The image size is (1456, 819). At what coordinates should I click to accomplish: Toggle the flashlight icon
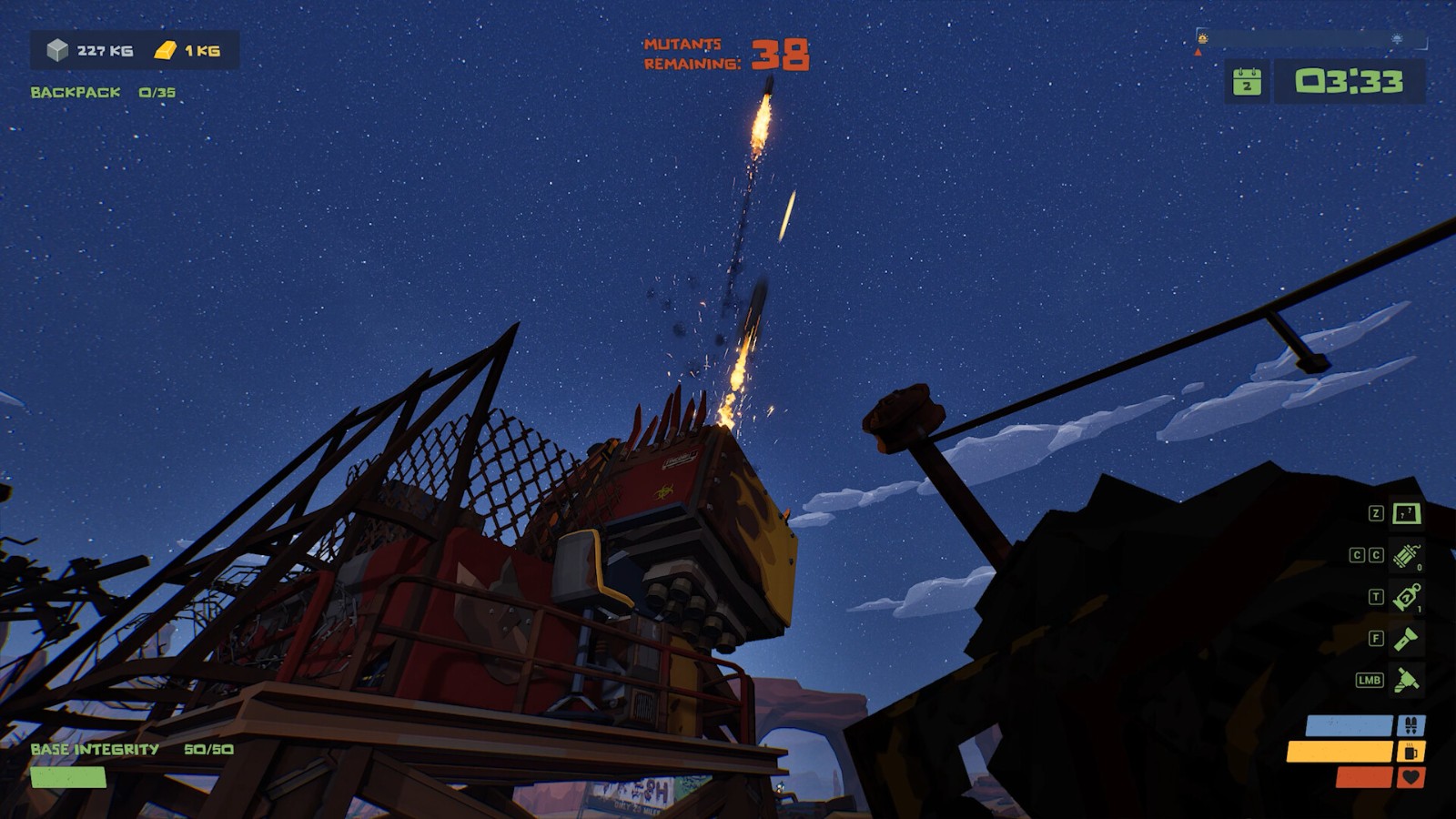pyautogui.click(x=1406, y=639)
